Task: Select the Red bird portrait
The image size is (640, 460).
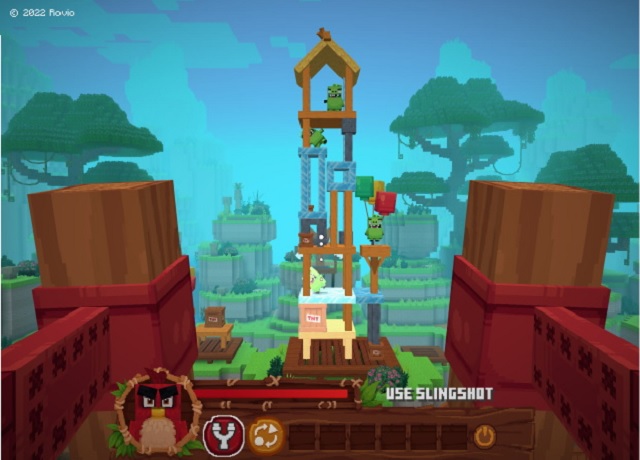Action: (156, 410)
